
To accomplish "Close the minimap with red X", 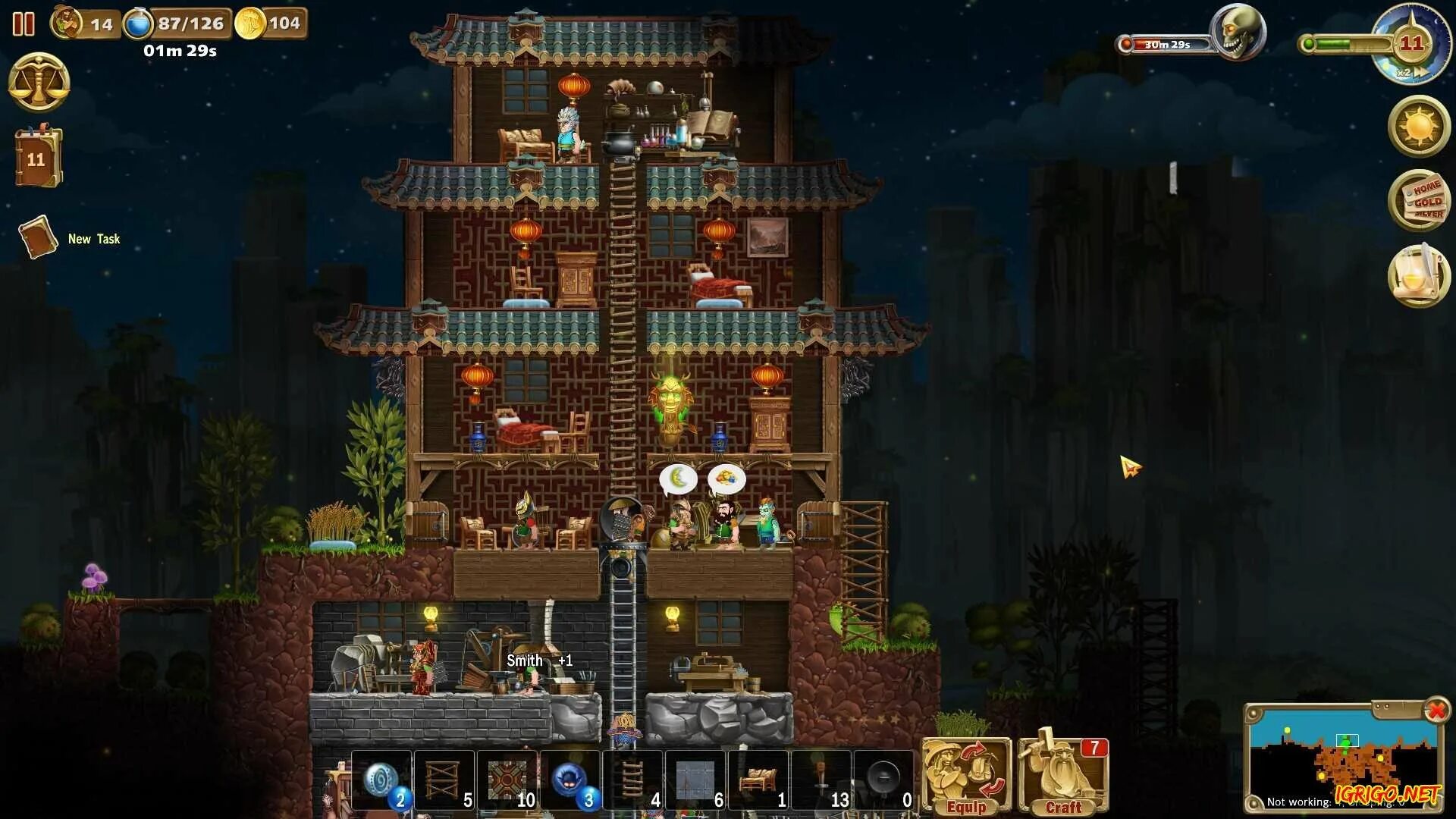I will tap(1436, 711).
